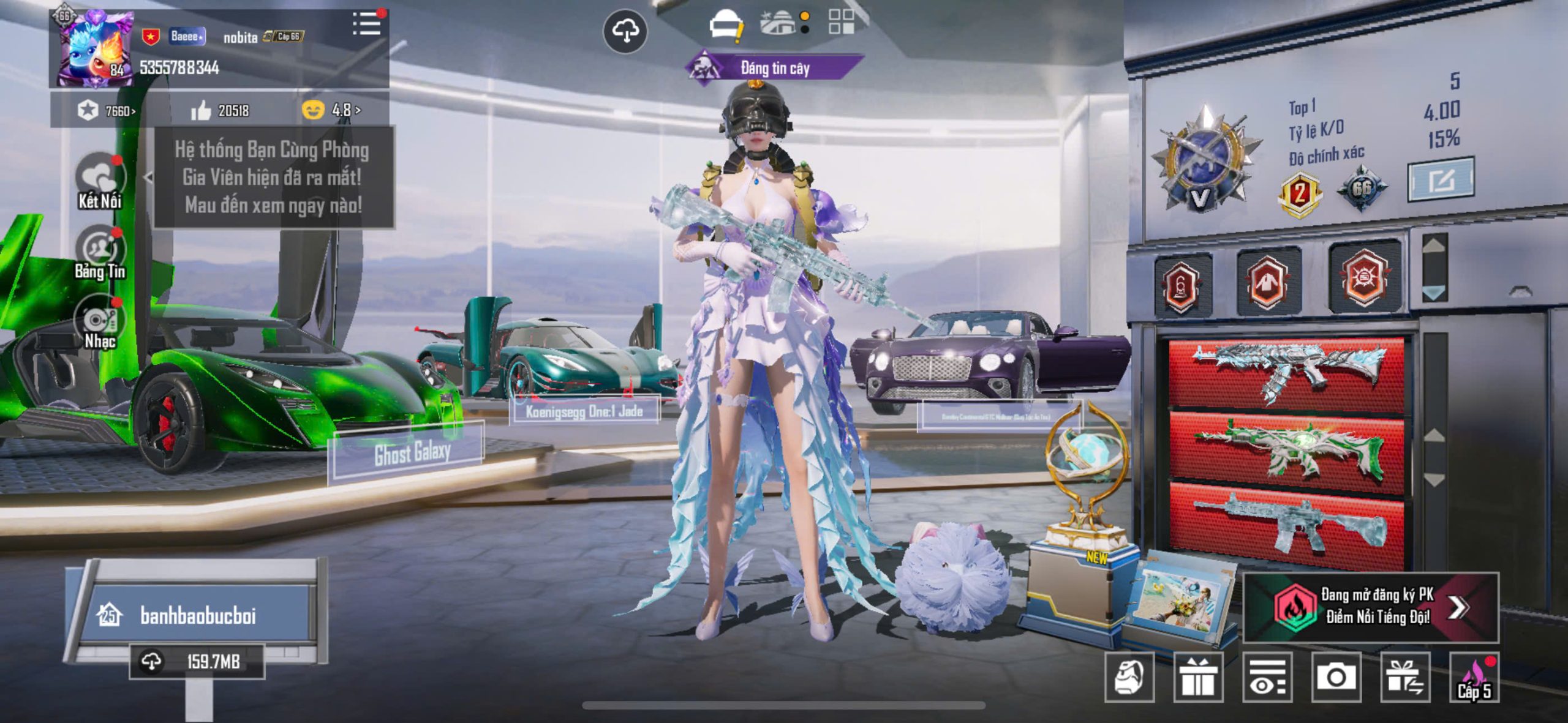Open the Bảng Tin news feed
1568x723 pixels.
pyautogui.click(x=99, y=253)
